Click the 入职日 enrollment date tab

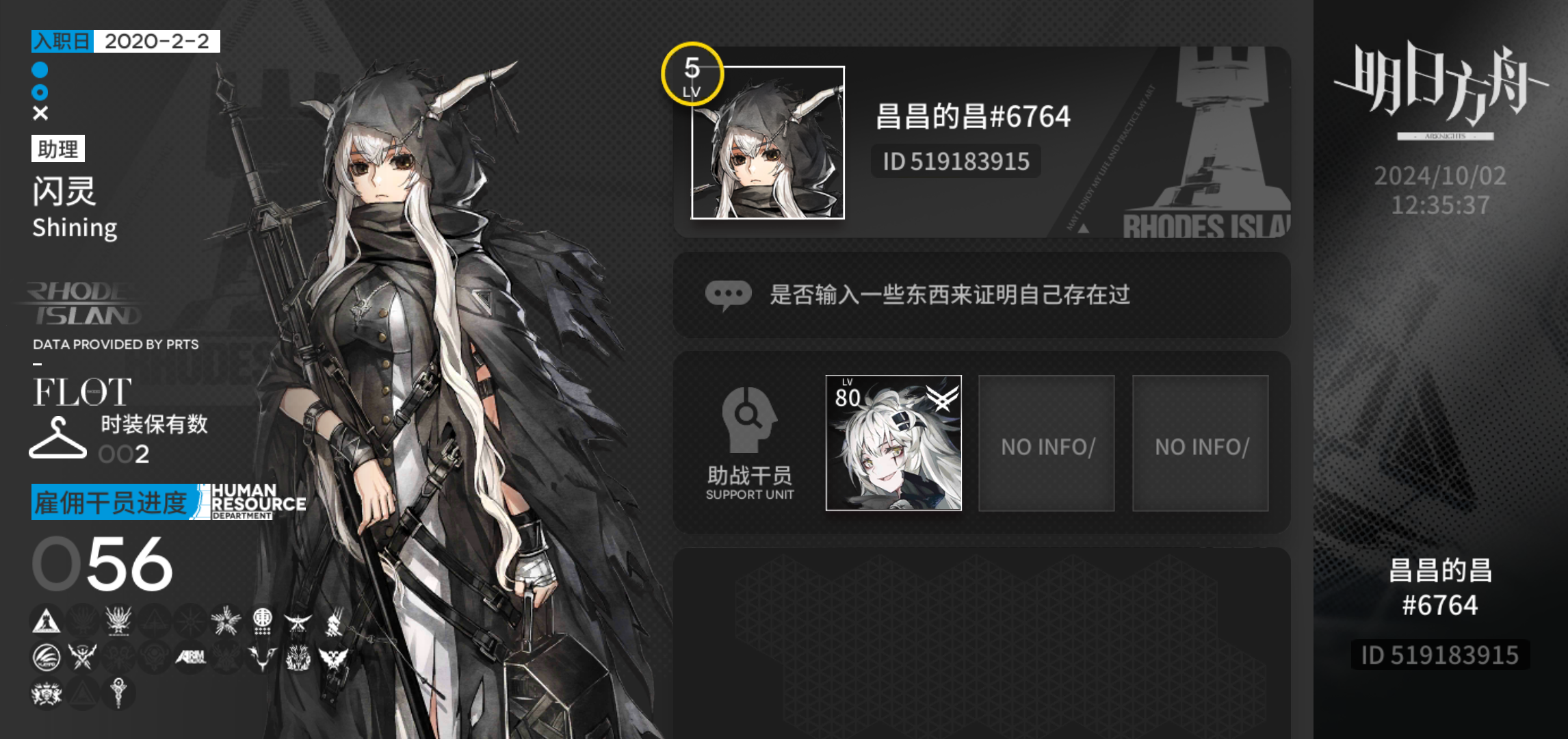60,41
